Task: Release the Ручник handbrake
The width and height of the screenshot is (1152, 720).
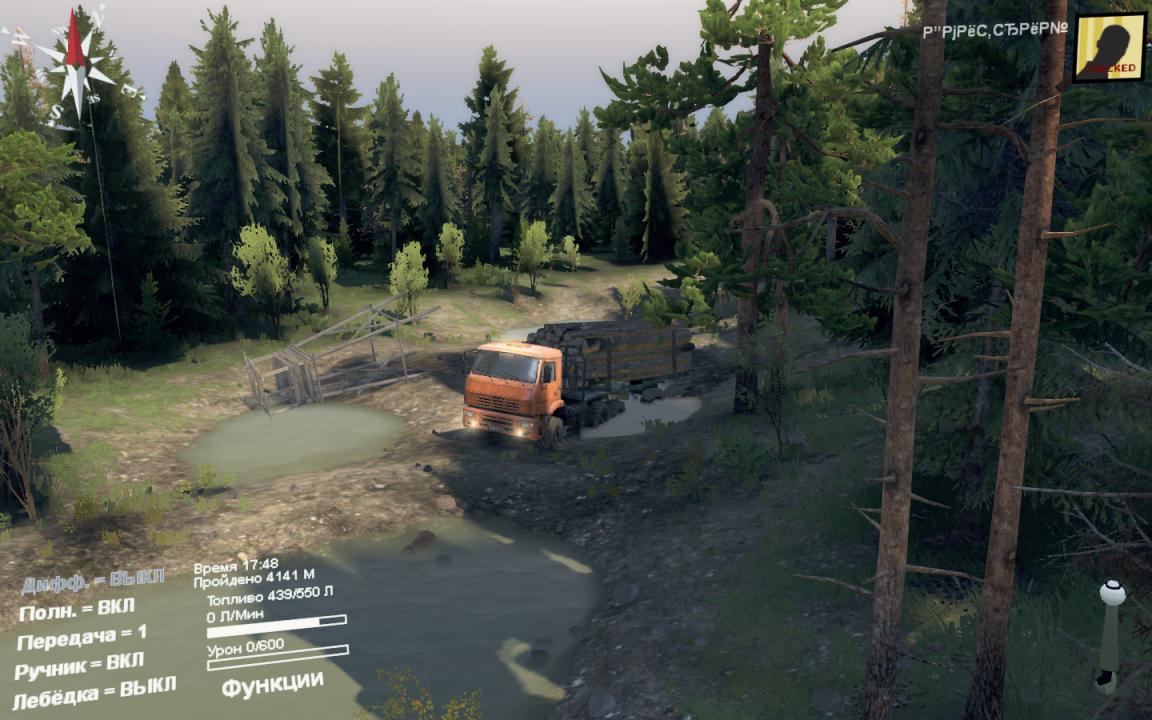Action: 80,665
